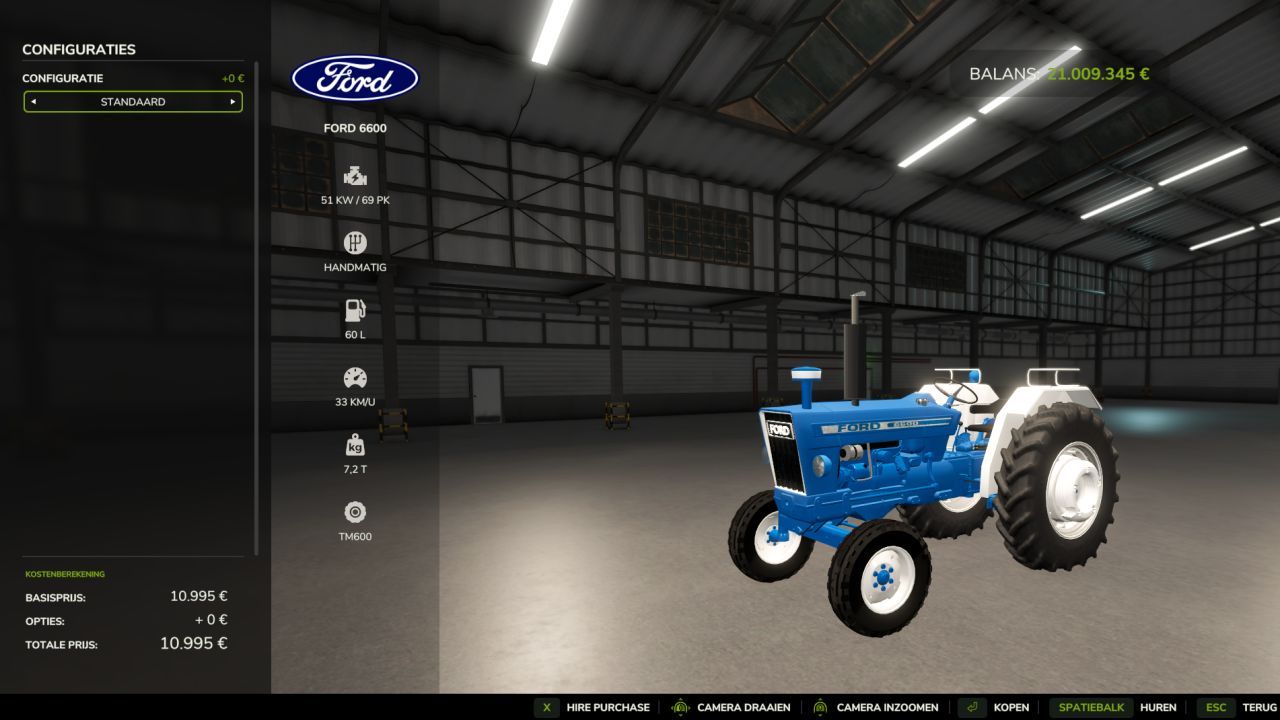Click the 60 L fuel capacity icon
This screenshot has width=1280, height=720.
pyautogui.click(x=355, y=310)
